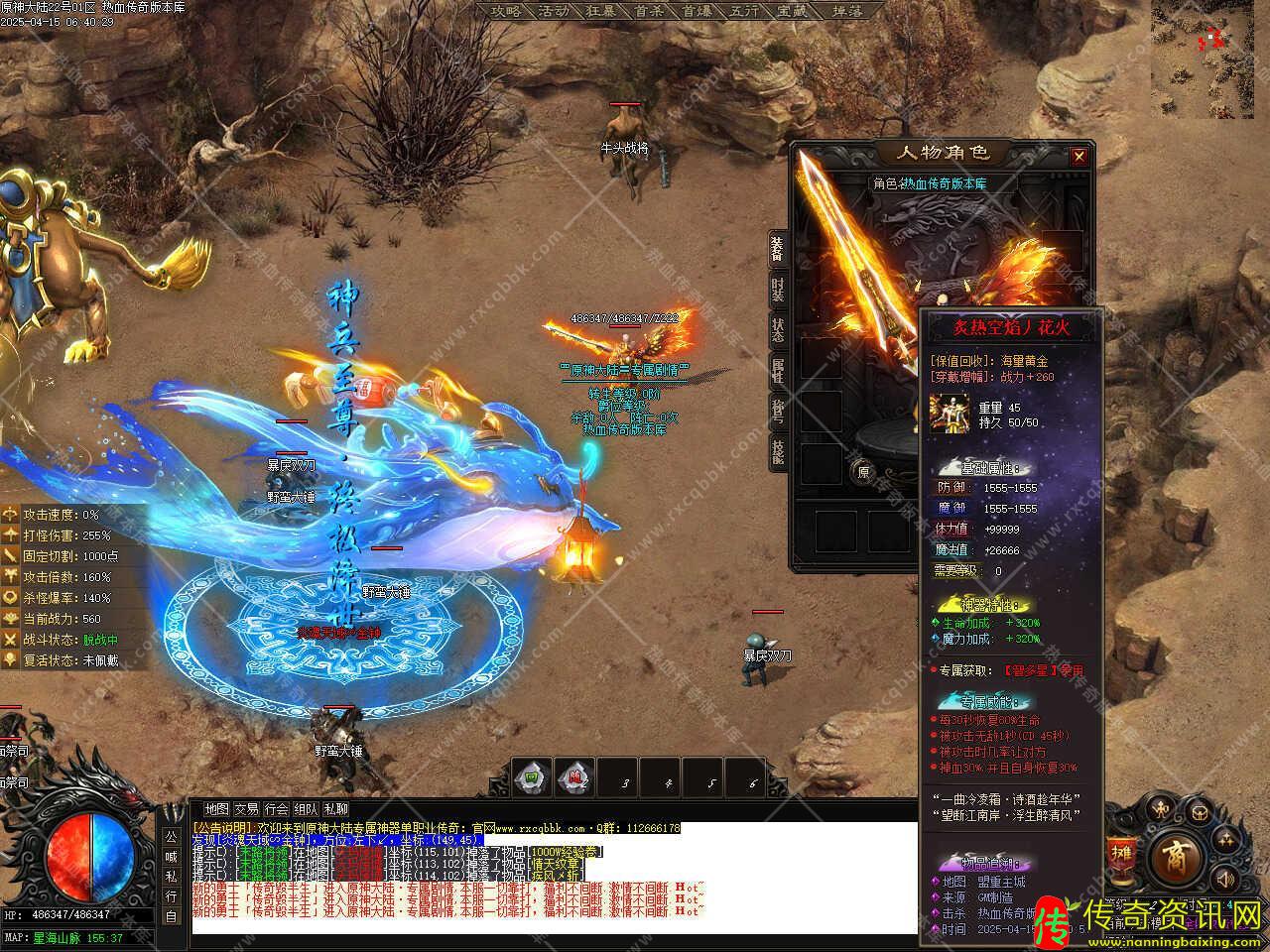Open the 攻略 guide menu
Viewport: 1270px width, 952px height.
pos(506,11)
